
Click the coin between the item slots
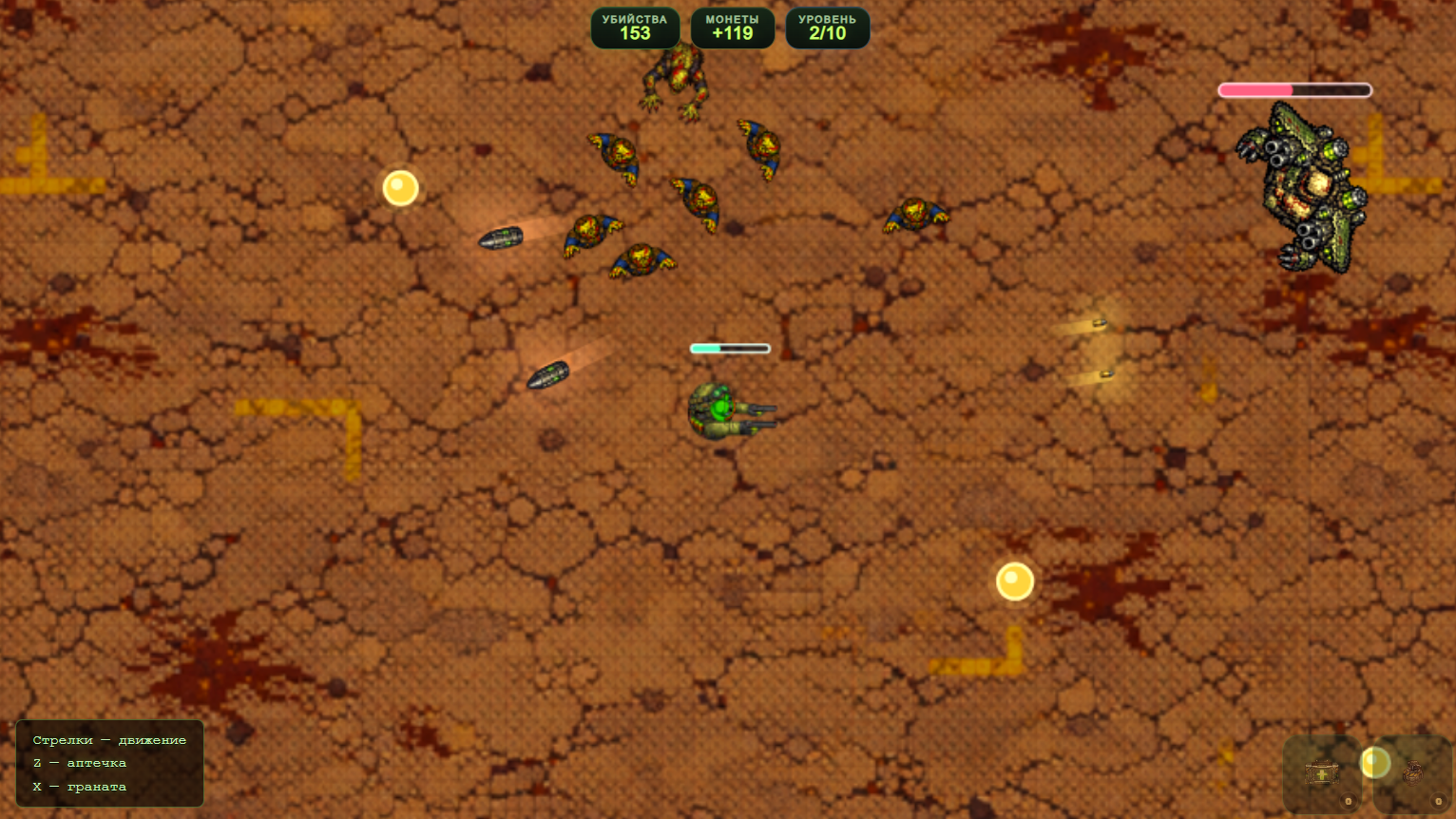[x=1375, y=762]
